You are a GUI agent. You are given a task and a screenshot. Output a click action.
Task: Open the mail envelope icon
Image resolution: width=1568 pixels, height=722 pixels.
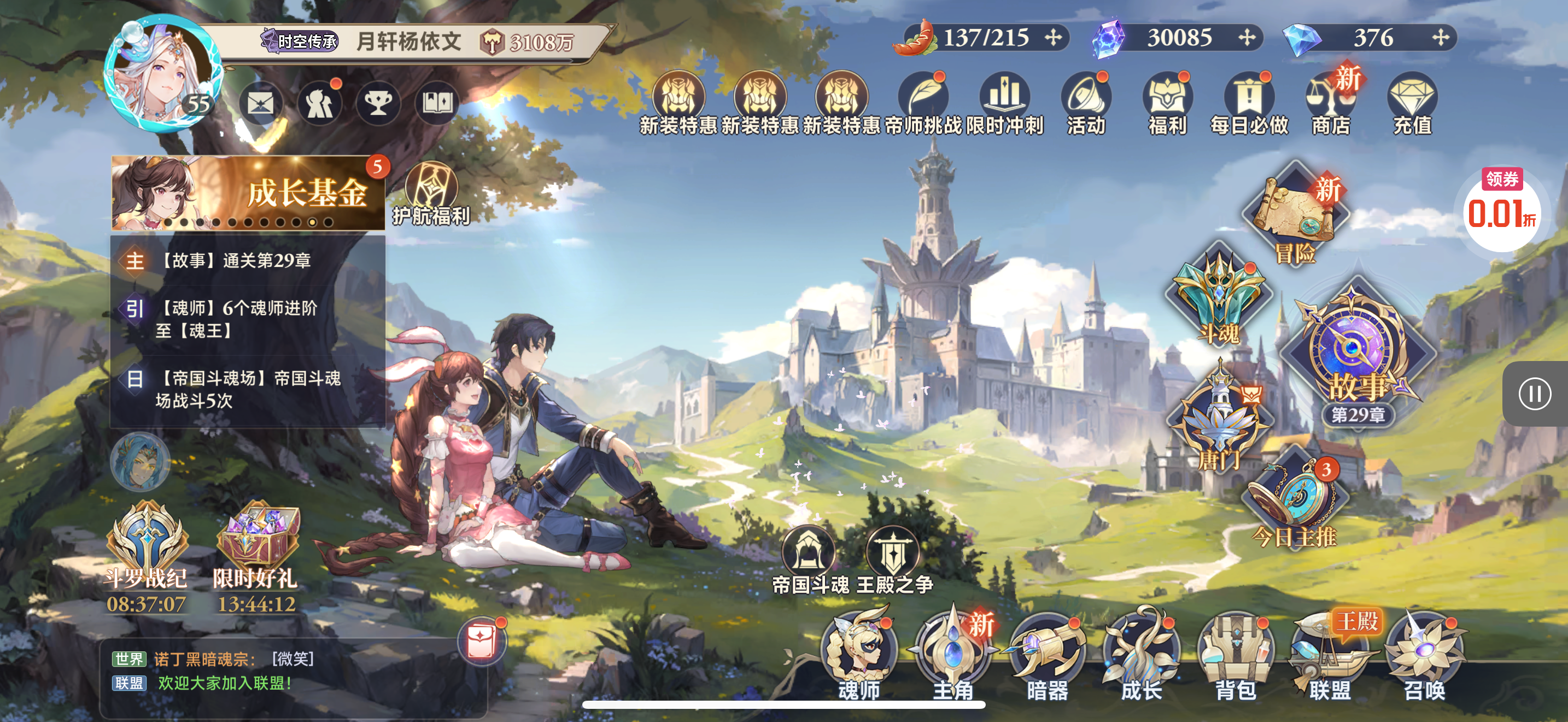pos(261,103)
